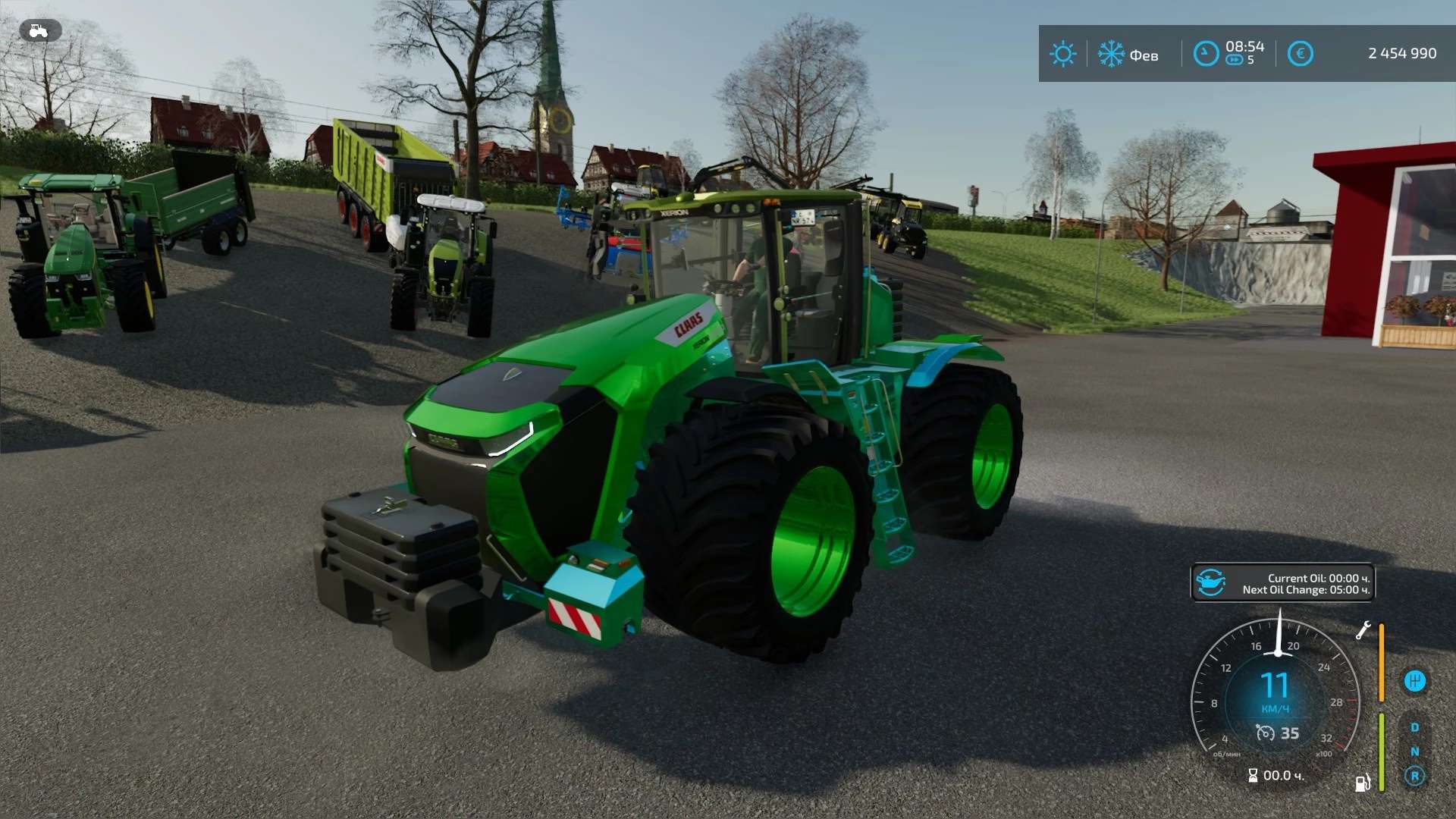
Task: Choose Reverse on the gear indicator
Action: click(x=1414, y=776)
